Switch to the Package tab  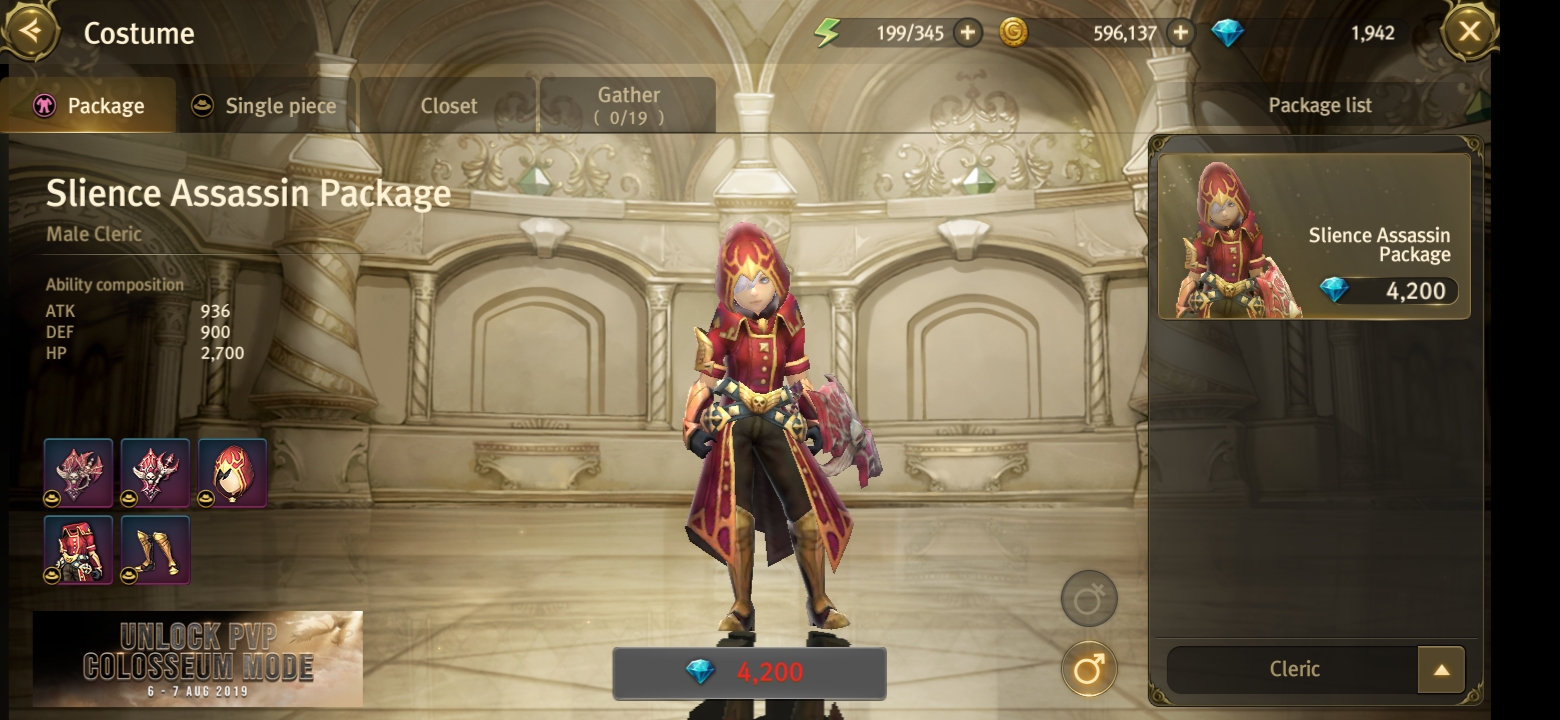tap(89, 106)
